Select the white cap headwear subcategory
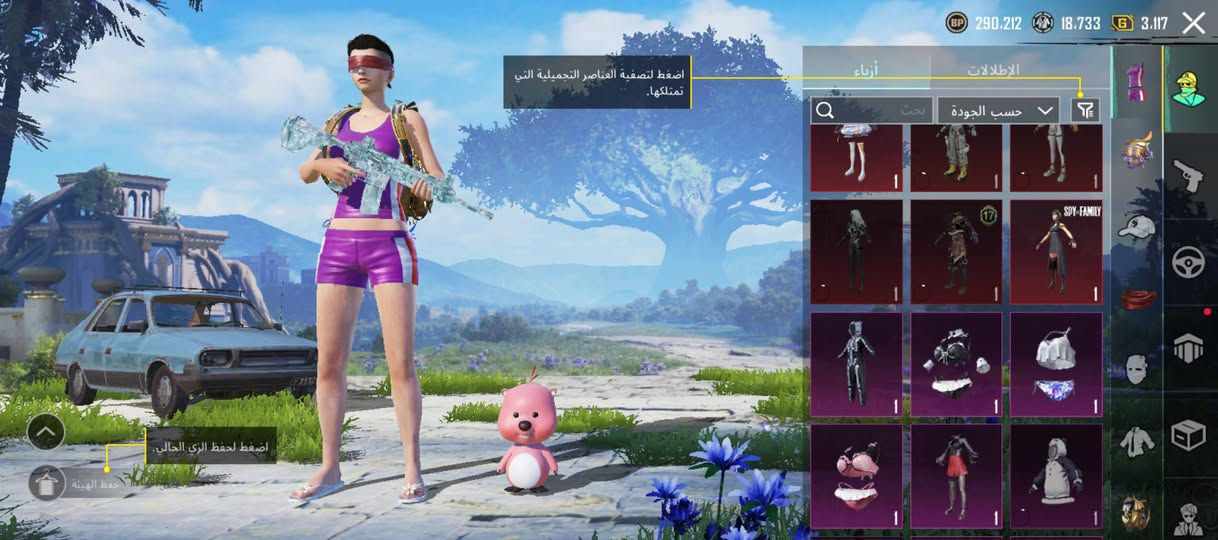 tap(1136, 227)
